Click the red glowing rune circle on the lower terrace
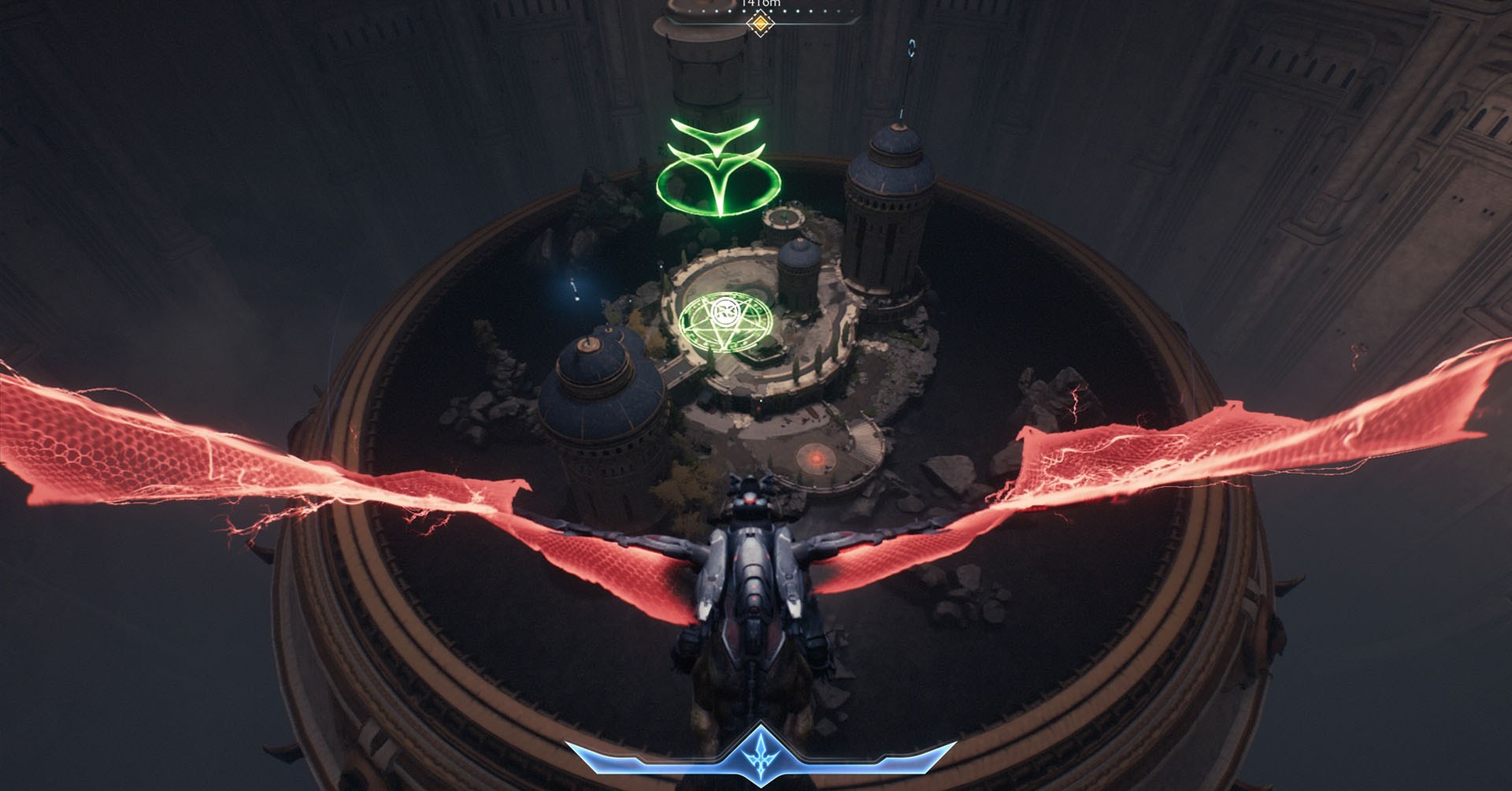The height and width of the screenshot is (791, 1512). pyautogui.click(x=816, y=457)
